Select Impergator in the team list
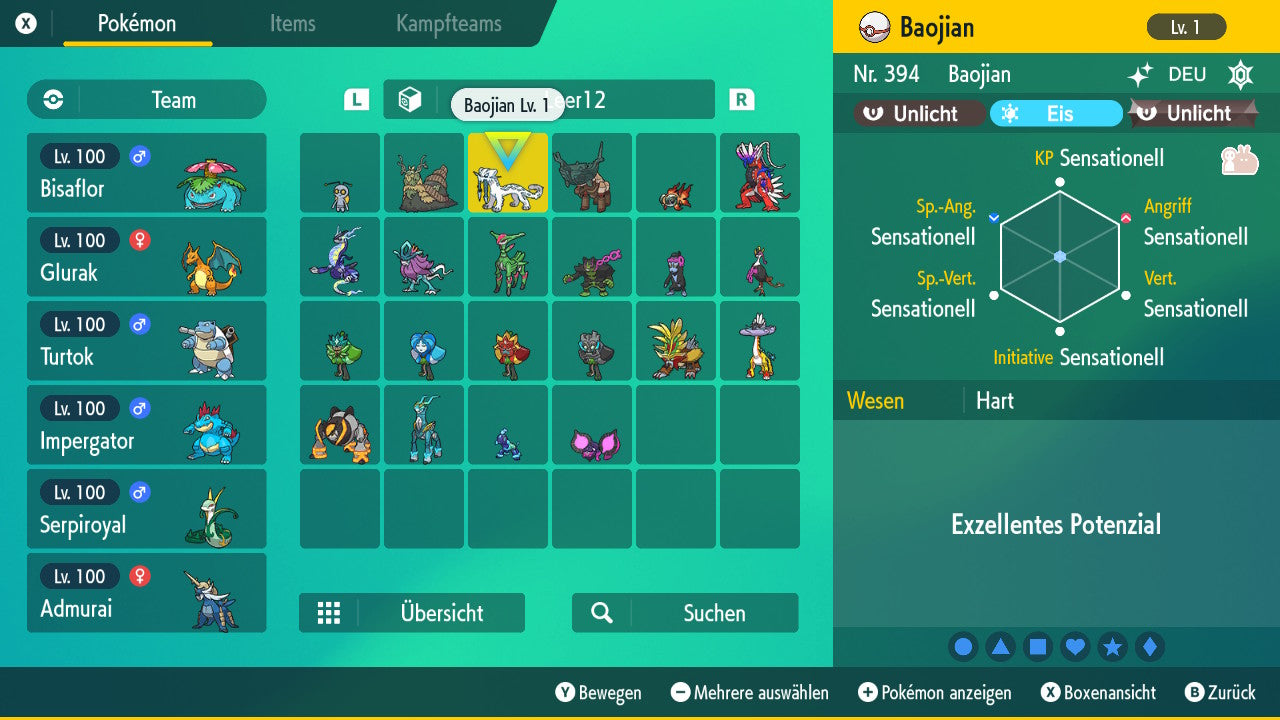The height and width of the screenshot is (720, 1280). [147, 424]
